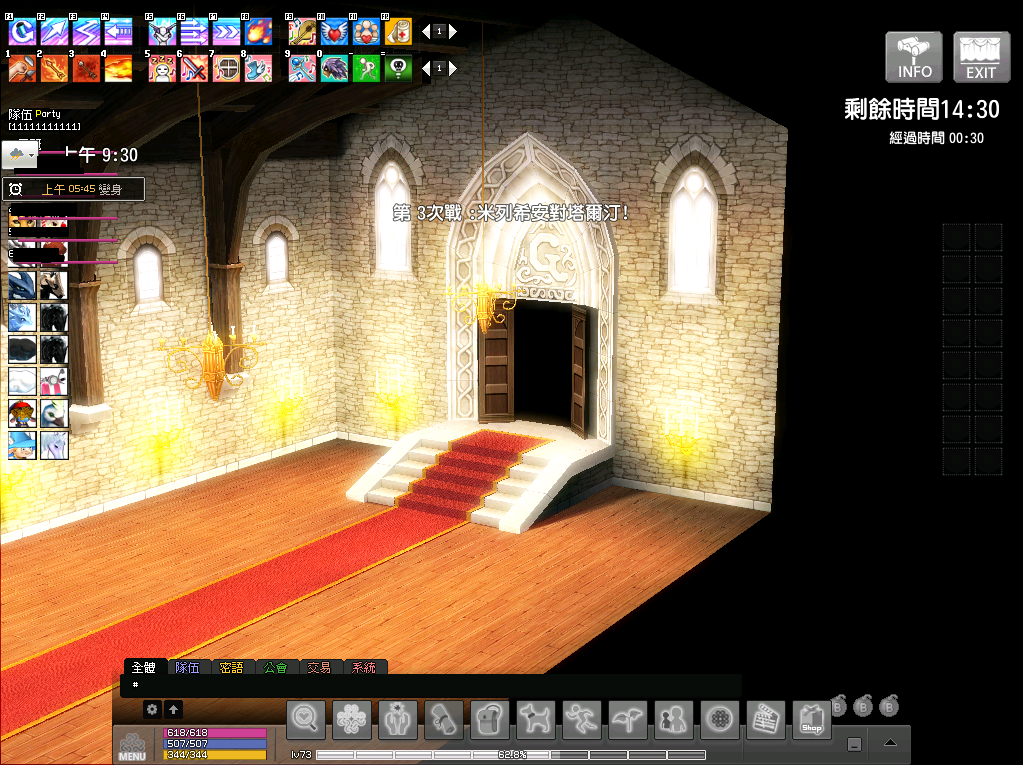Open the pet dog menu icon
The image size is (1023, 765).
[x=536, y=719]
